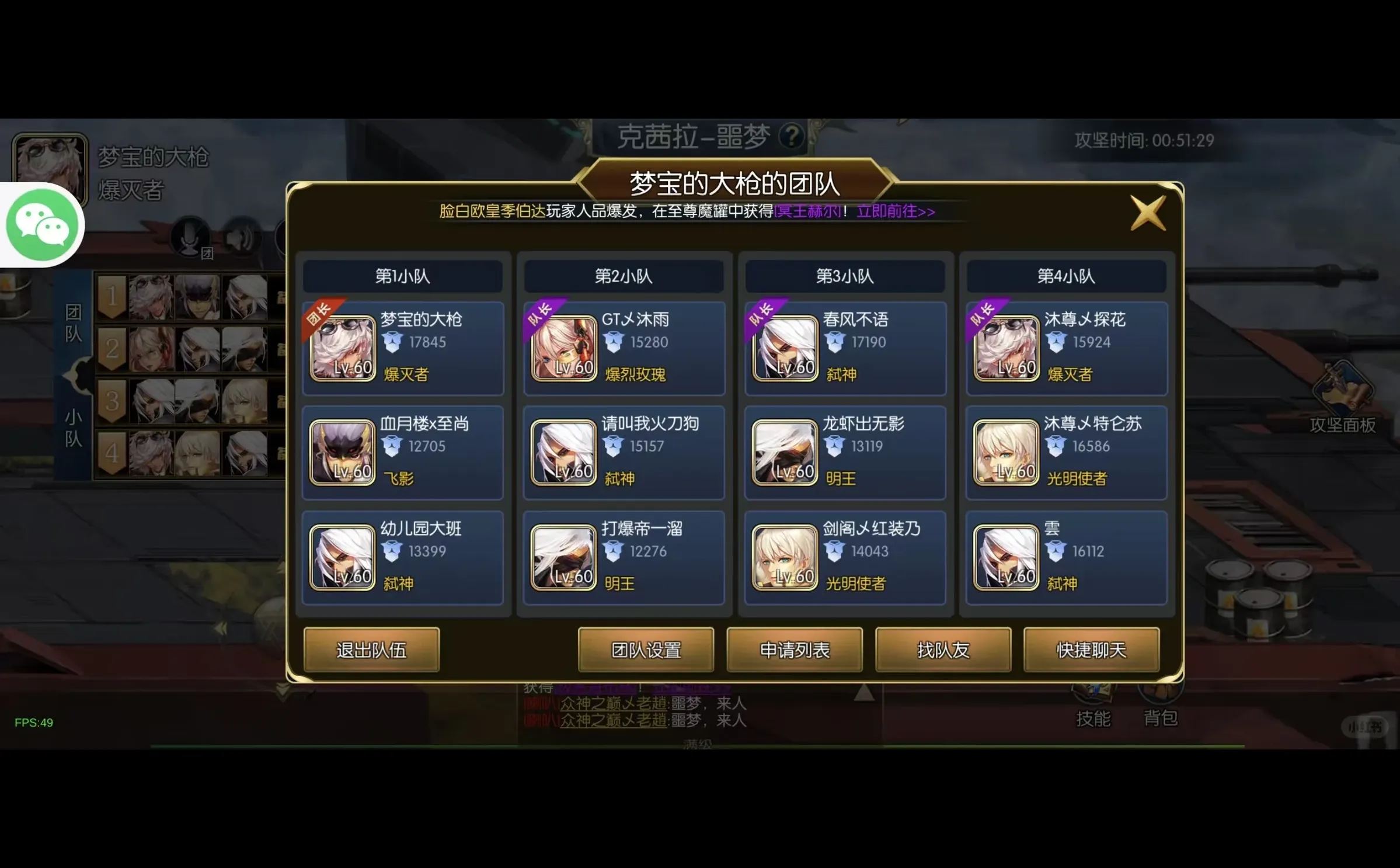Switch to the 小队 tab on the left
The width and height of the screenshot is (1400, 868).
[74, 426]
